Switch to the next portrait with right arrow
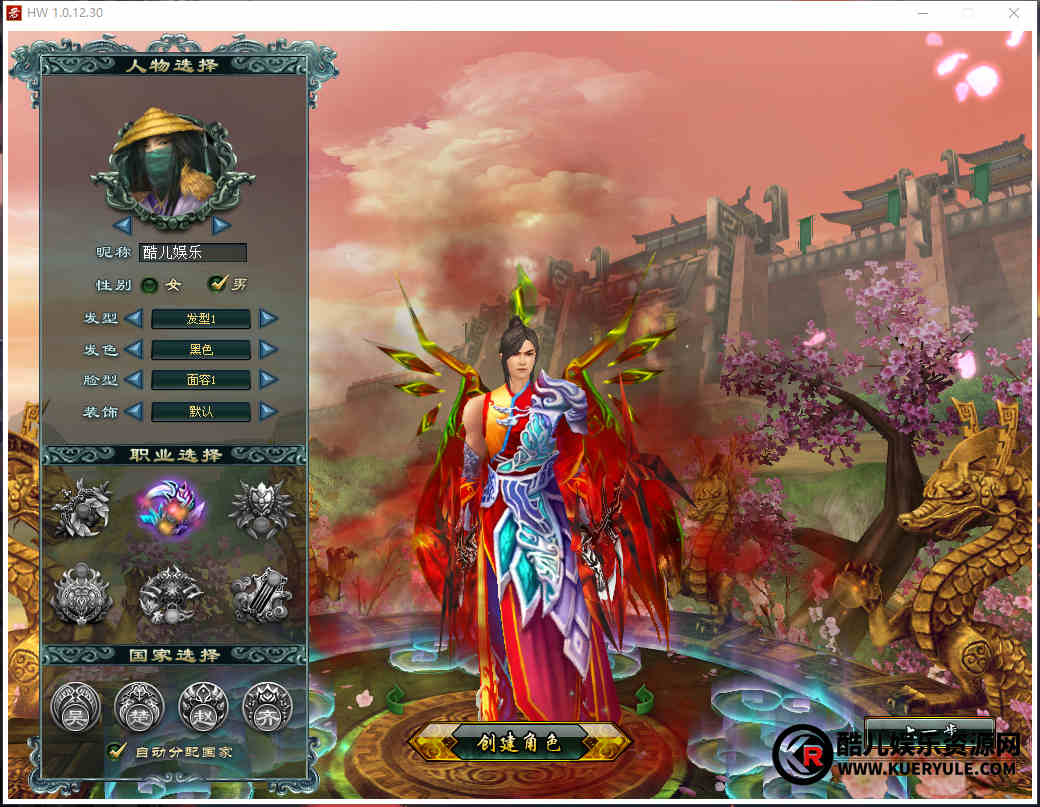The image size is (1040, 807). 221,224
